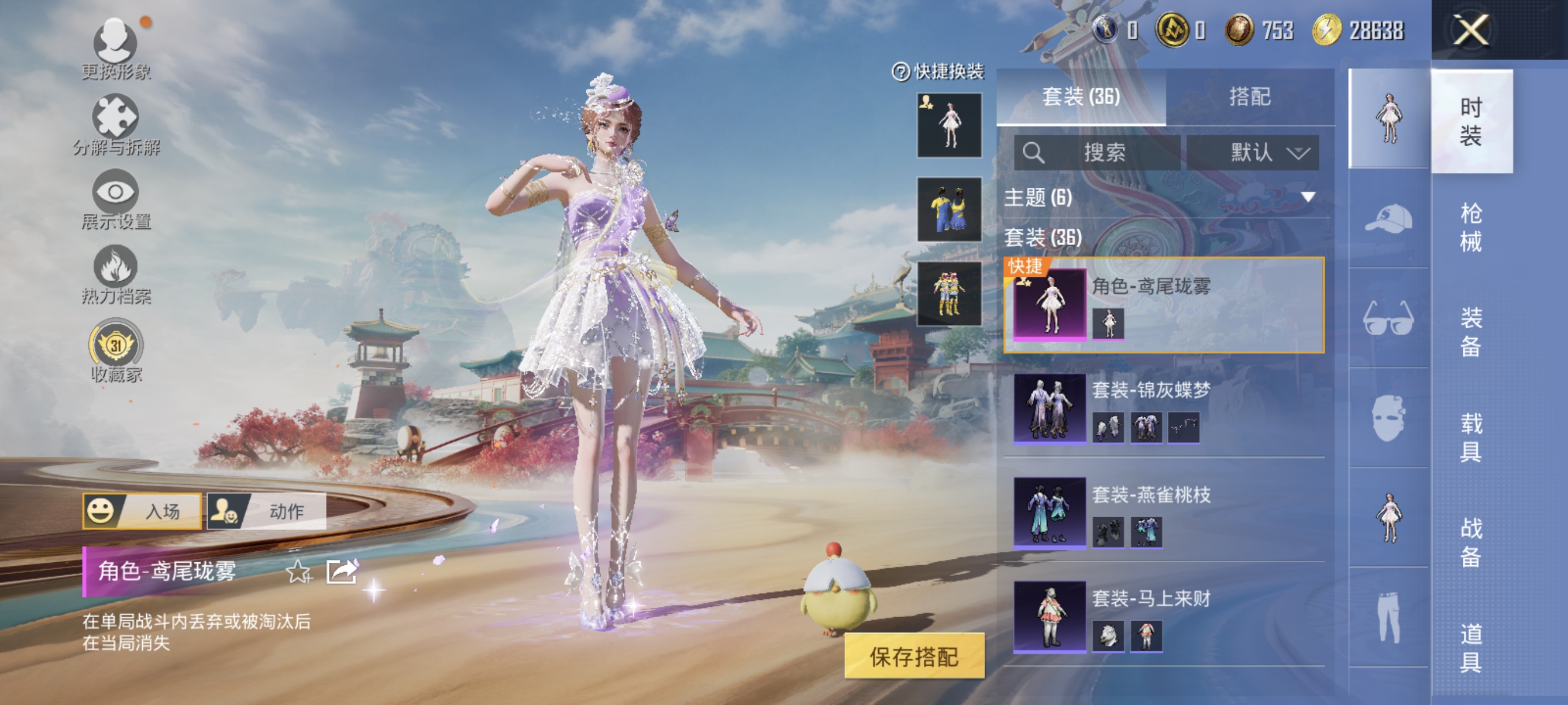
Task: Select the 套装-锦灰蝶梦 outfit row
Action: (x=1163, y=407)
